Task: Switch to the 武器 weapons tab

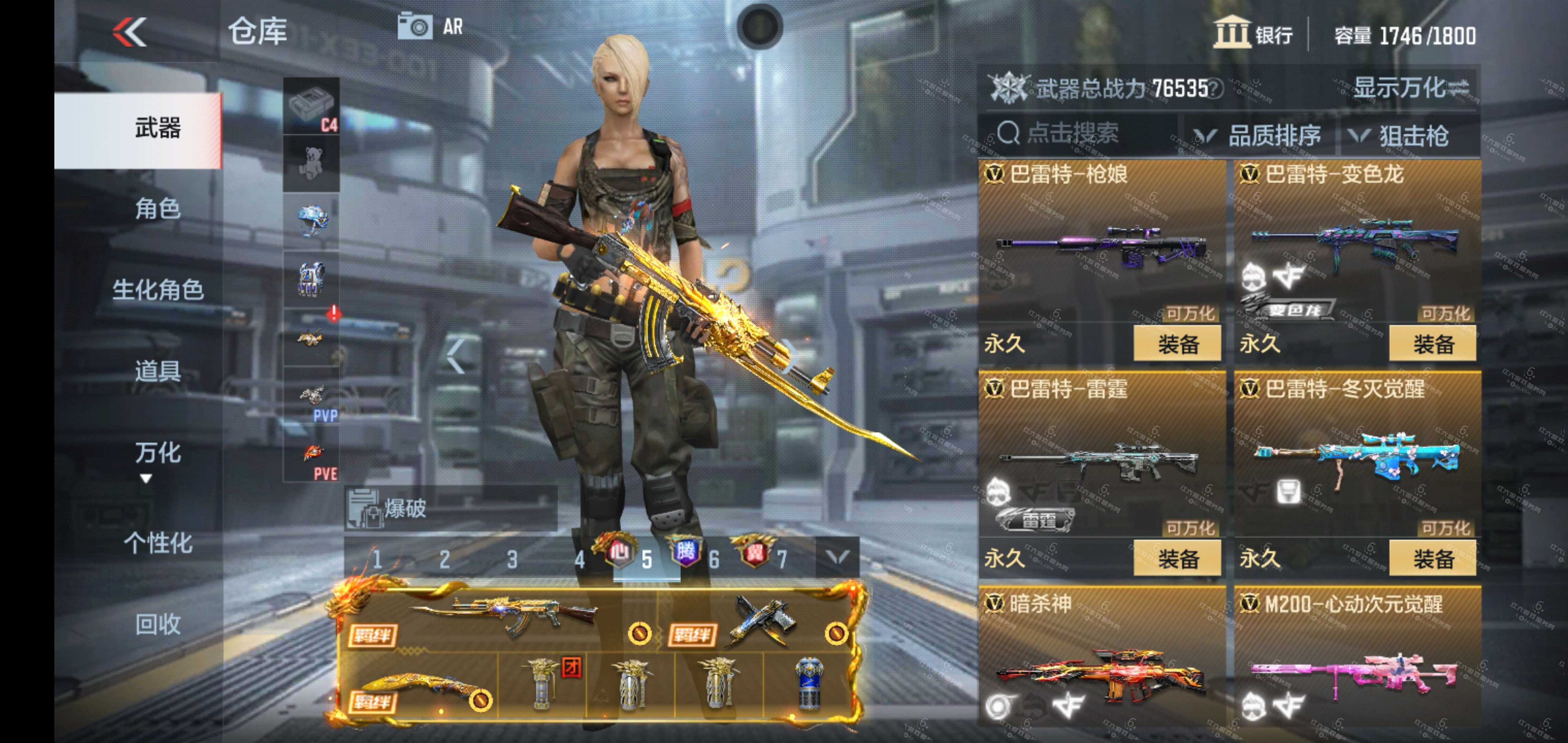Action: click(157, 129)
